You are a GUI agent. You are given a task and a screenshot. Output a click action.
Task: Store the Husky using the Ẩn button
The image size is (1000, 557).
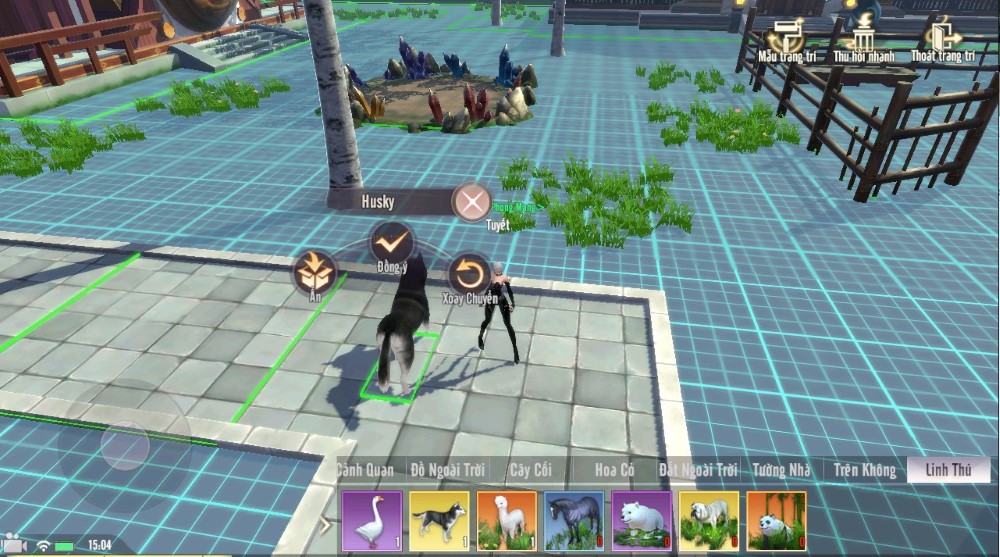click(315, 272)
